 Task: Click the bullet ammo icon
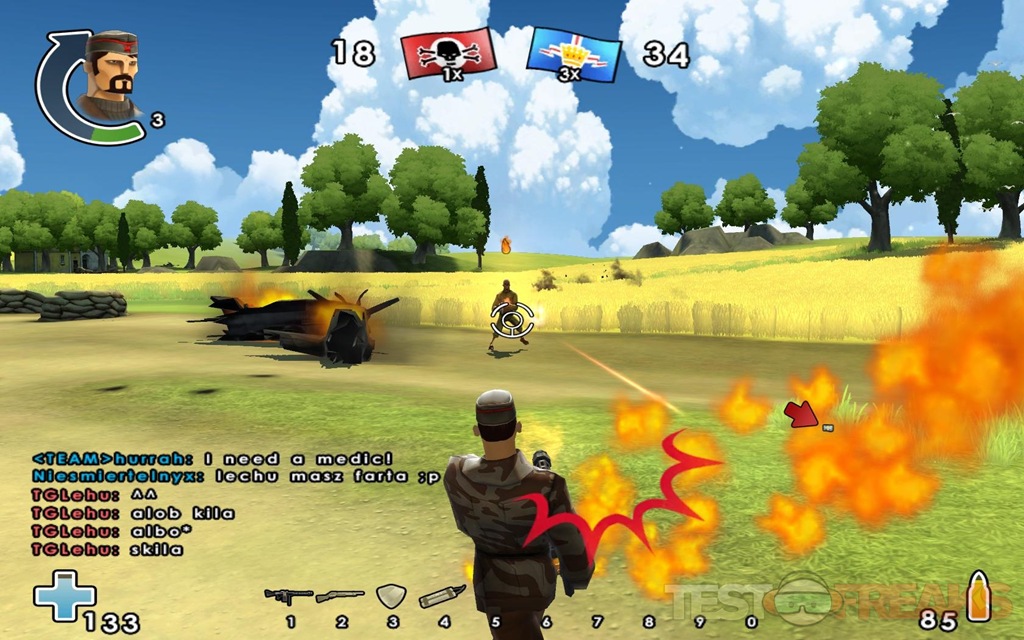977,596
